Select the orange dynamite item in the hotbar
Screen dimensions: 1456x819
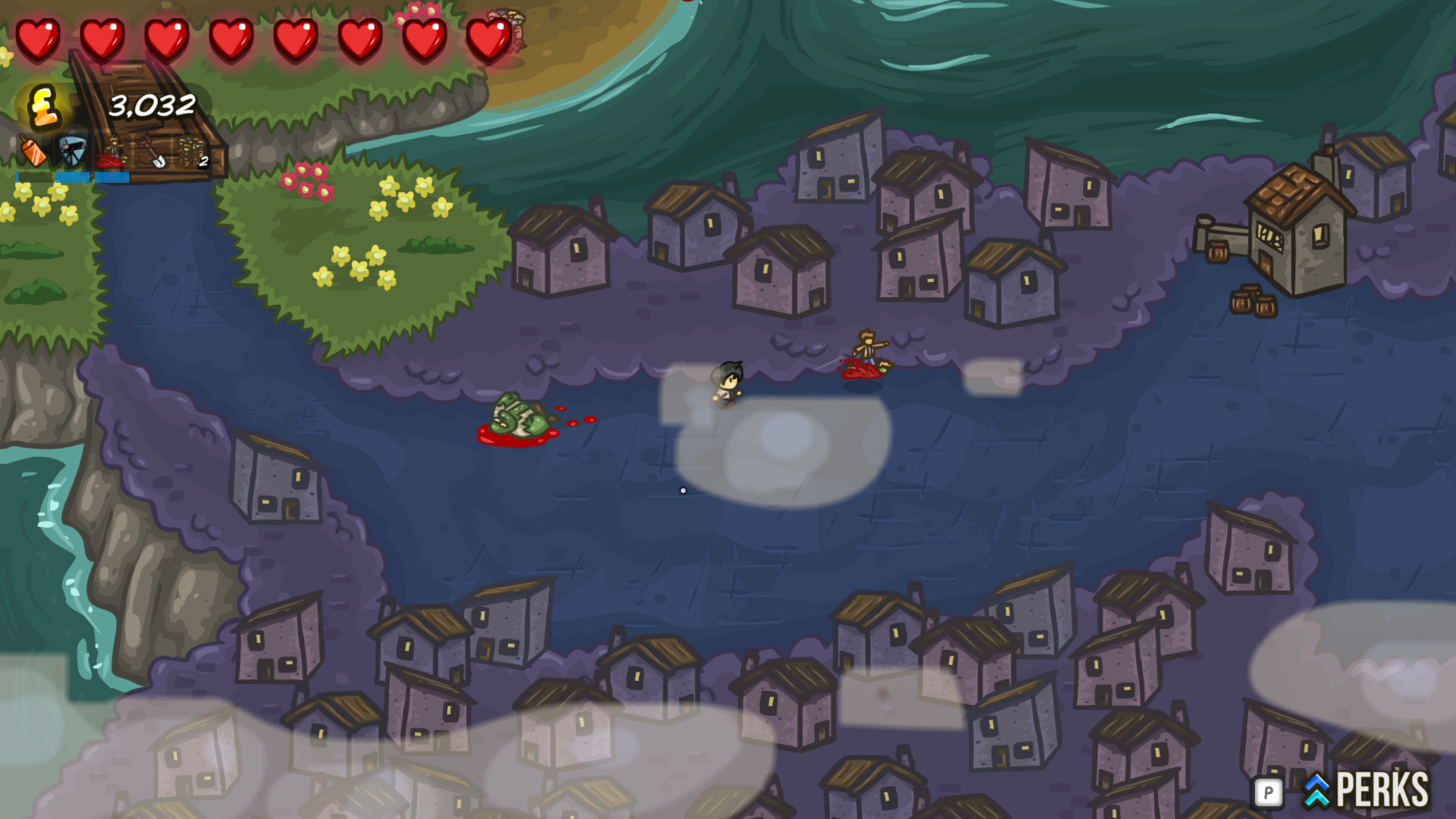pyautogui.click(x=32, y=152)
